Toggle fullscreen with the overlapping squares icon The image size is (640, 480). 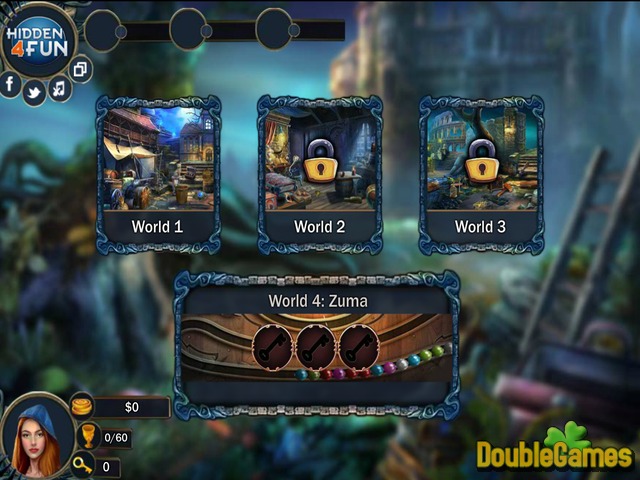pyautogui.click(x=81, y=69)
